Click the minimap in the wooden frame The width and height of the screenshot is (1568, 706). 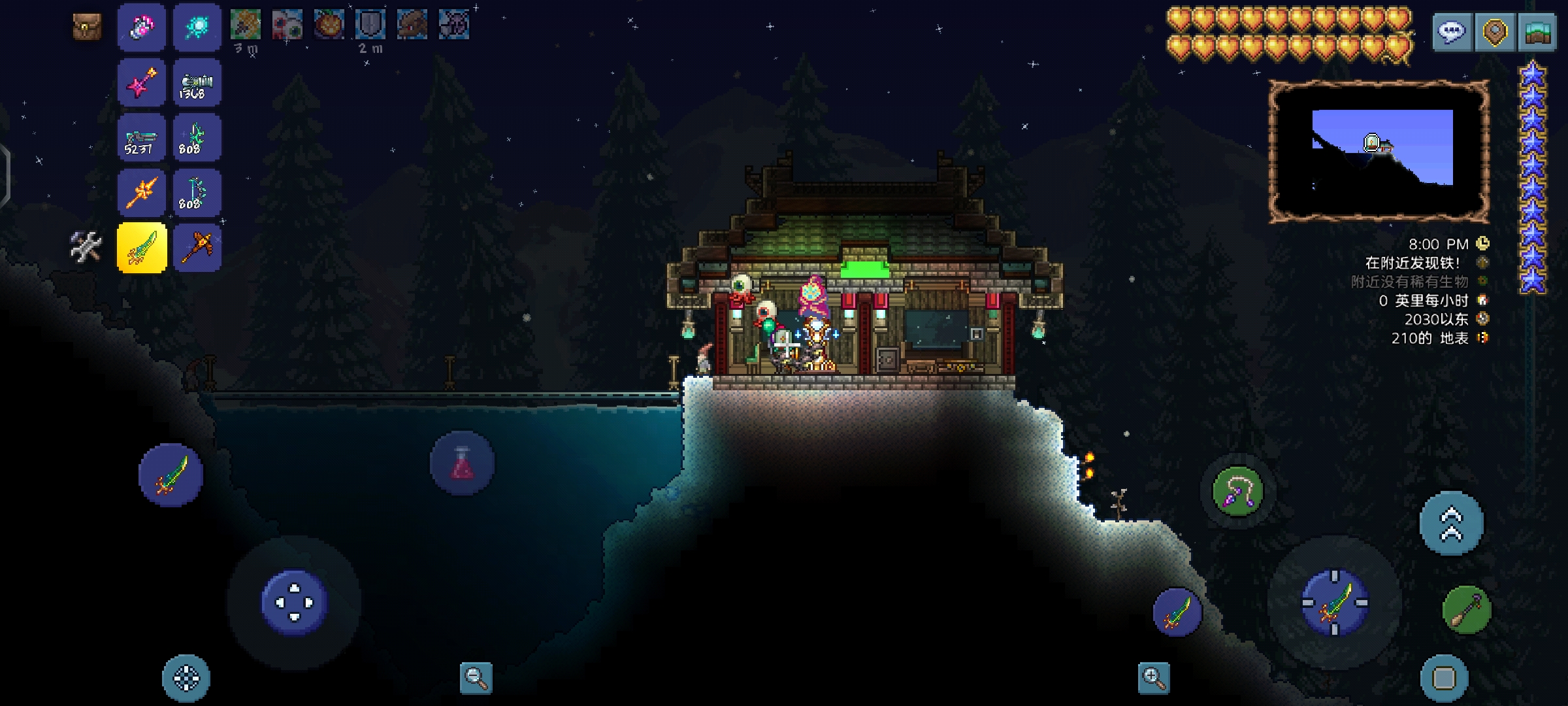tap(1380, 150)
